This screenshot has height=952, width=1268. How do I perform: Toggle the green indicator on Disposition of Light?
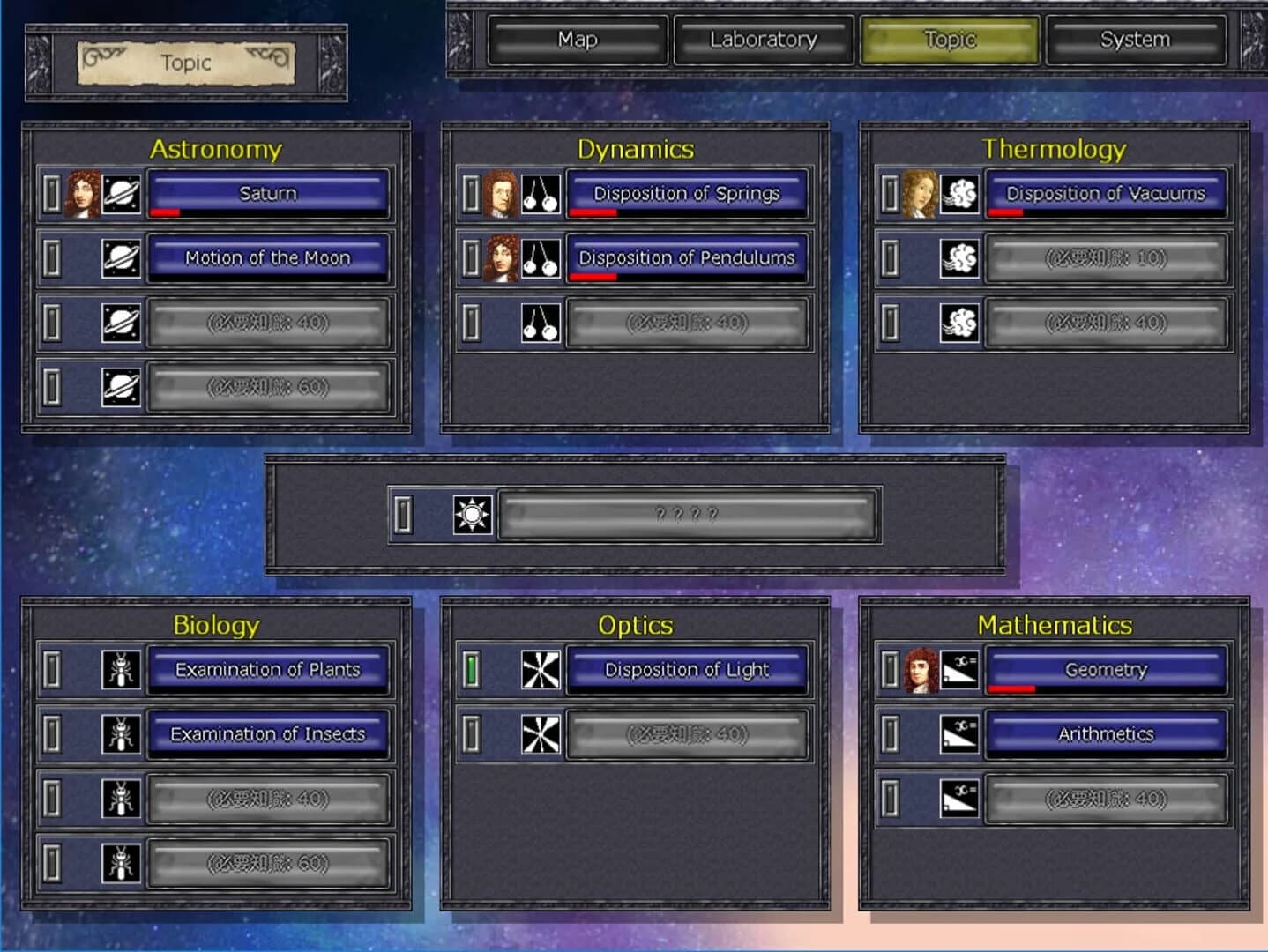click(x=471, y=669)
